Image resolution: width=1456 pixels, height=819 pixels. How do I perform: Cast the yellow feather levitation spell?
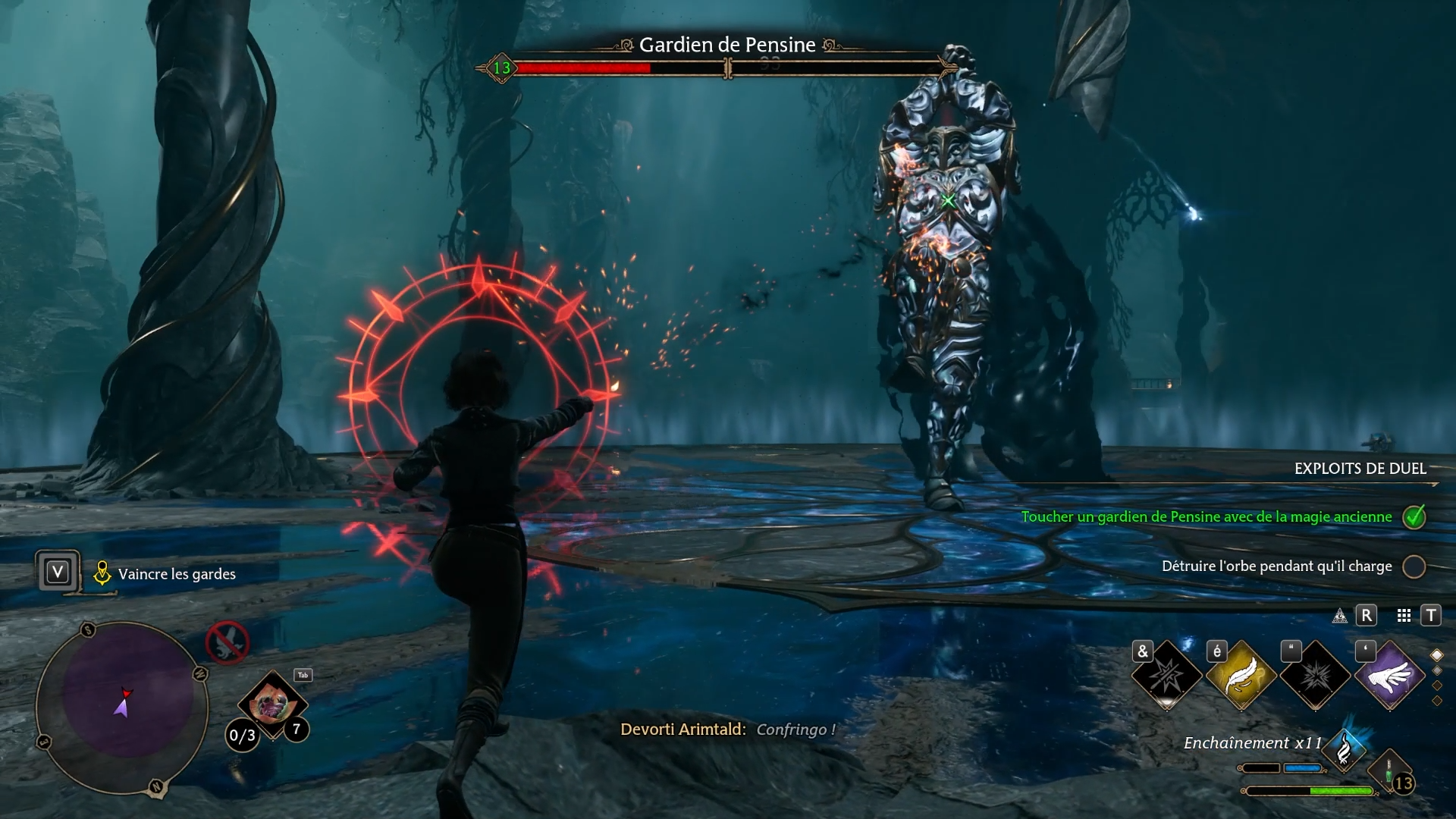[1241, 675]
